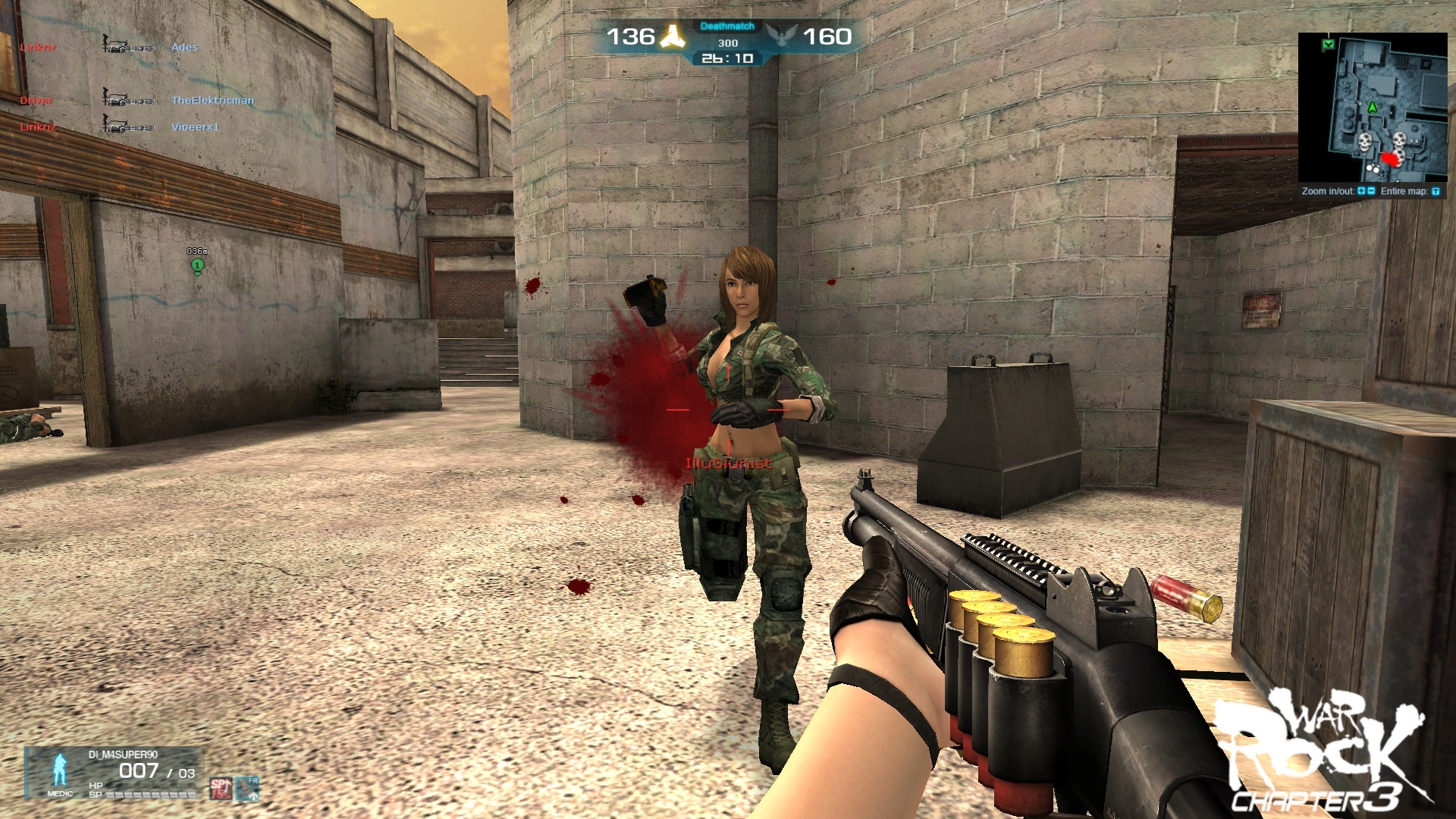Toggle the Entire map T button
Screen dimensions: 1456x819
pyautogui.click(x=1436, y=191)
